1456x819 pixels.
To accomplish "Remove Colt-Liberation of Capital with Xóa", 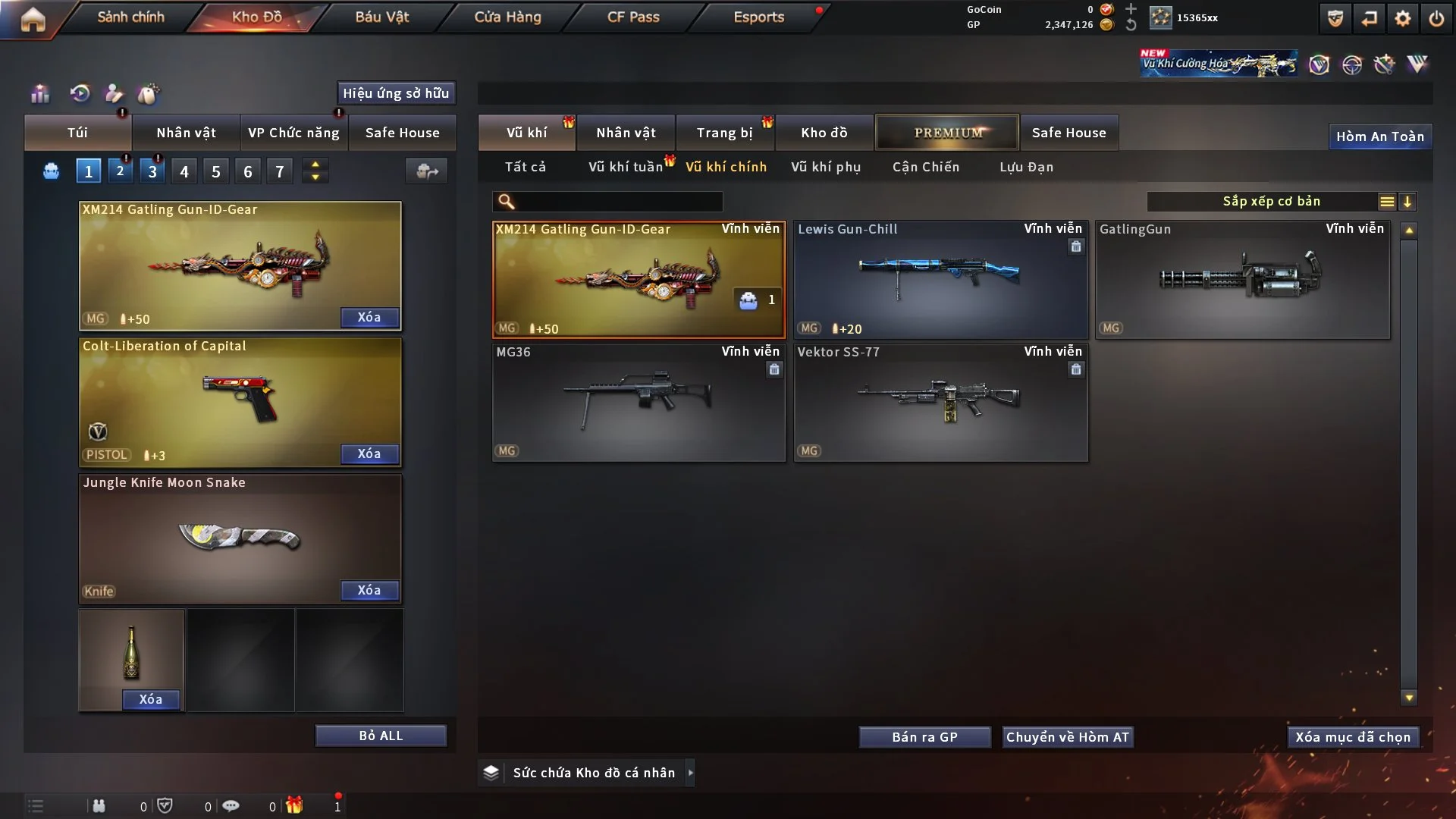I will (x=369, y=453).
